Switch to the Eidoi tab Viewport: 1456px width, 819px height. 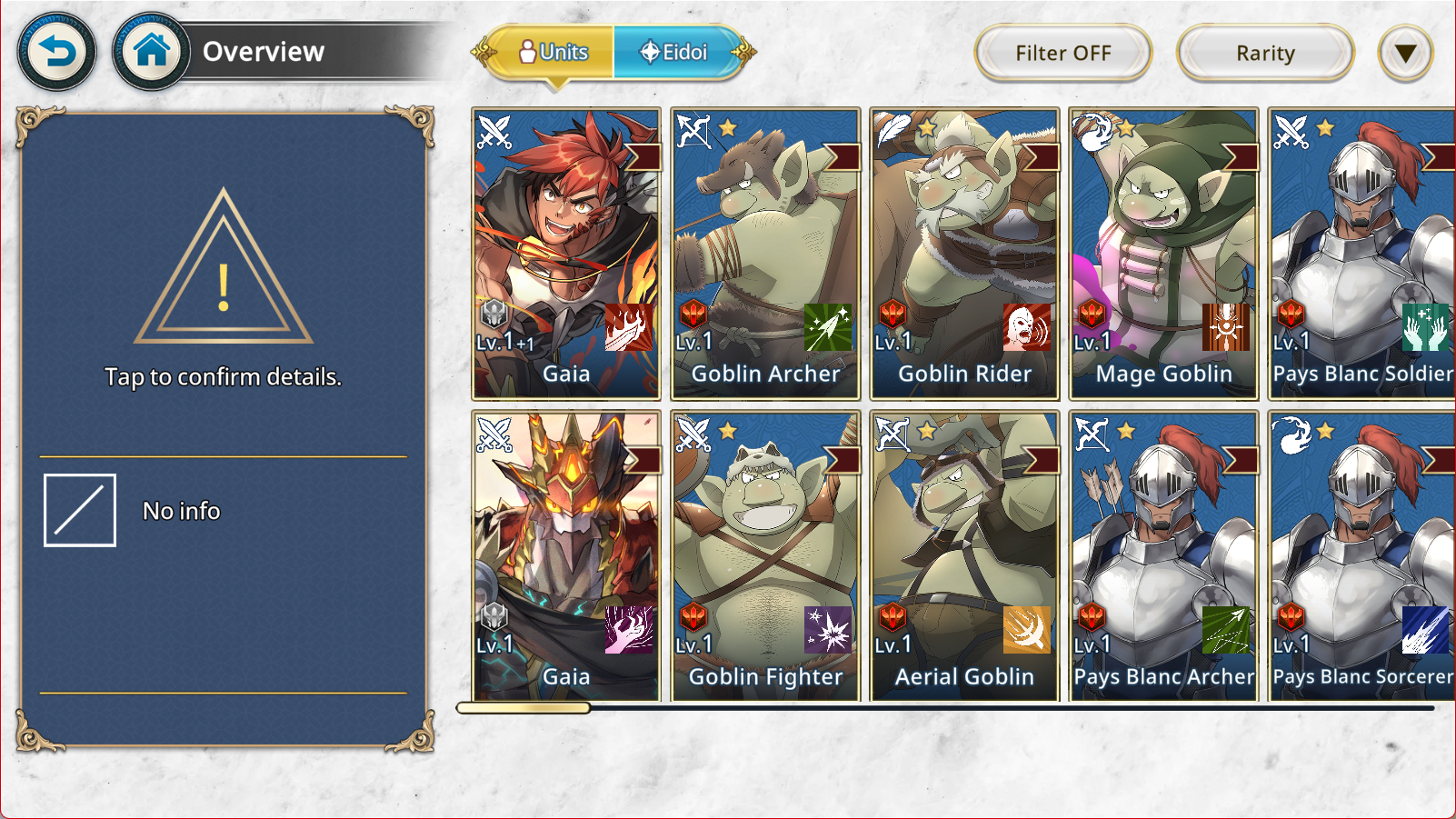pyautogui.click(x=674, y=53)
